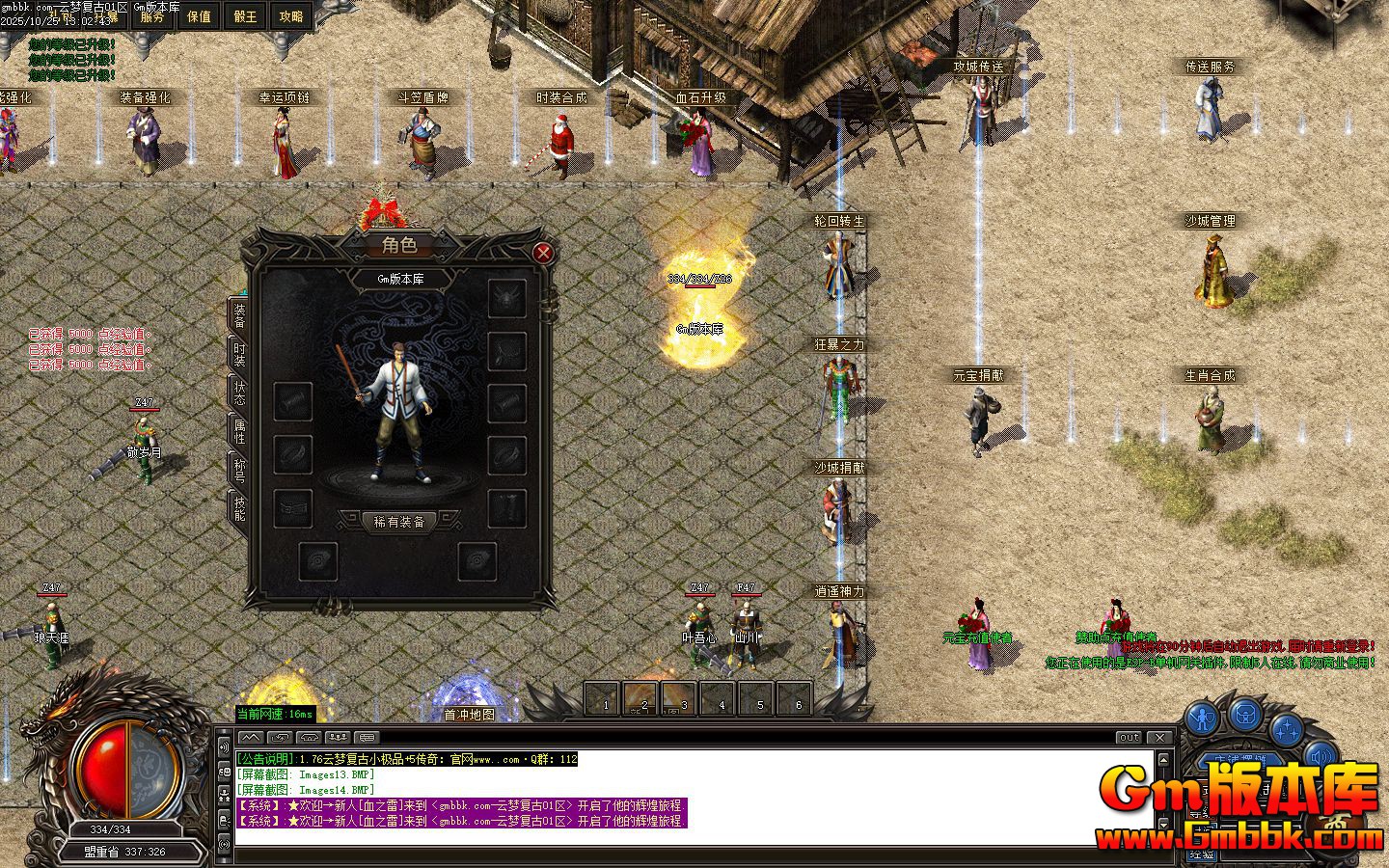Switch to the 技能 skills tab
This screenshot has height=868, width=1389.
pyautogui.click(x=238, y=507)
